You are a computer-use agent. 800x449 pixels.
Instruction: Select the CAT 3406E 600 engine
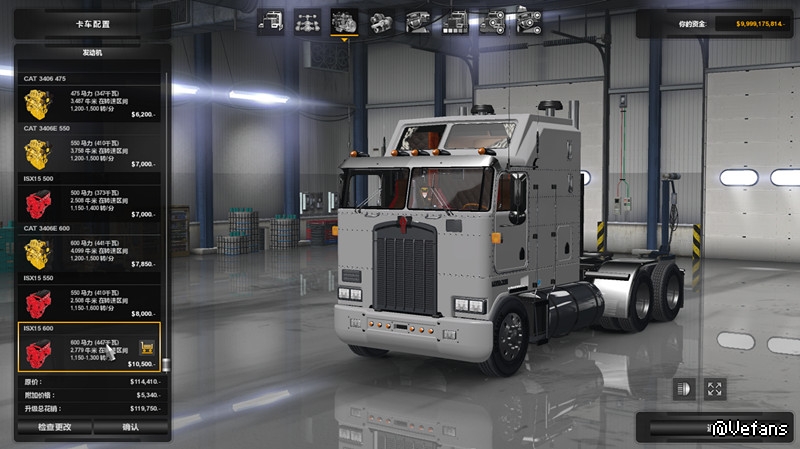point(90,253)
